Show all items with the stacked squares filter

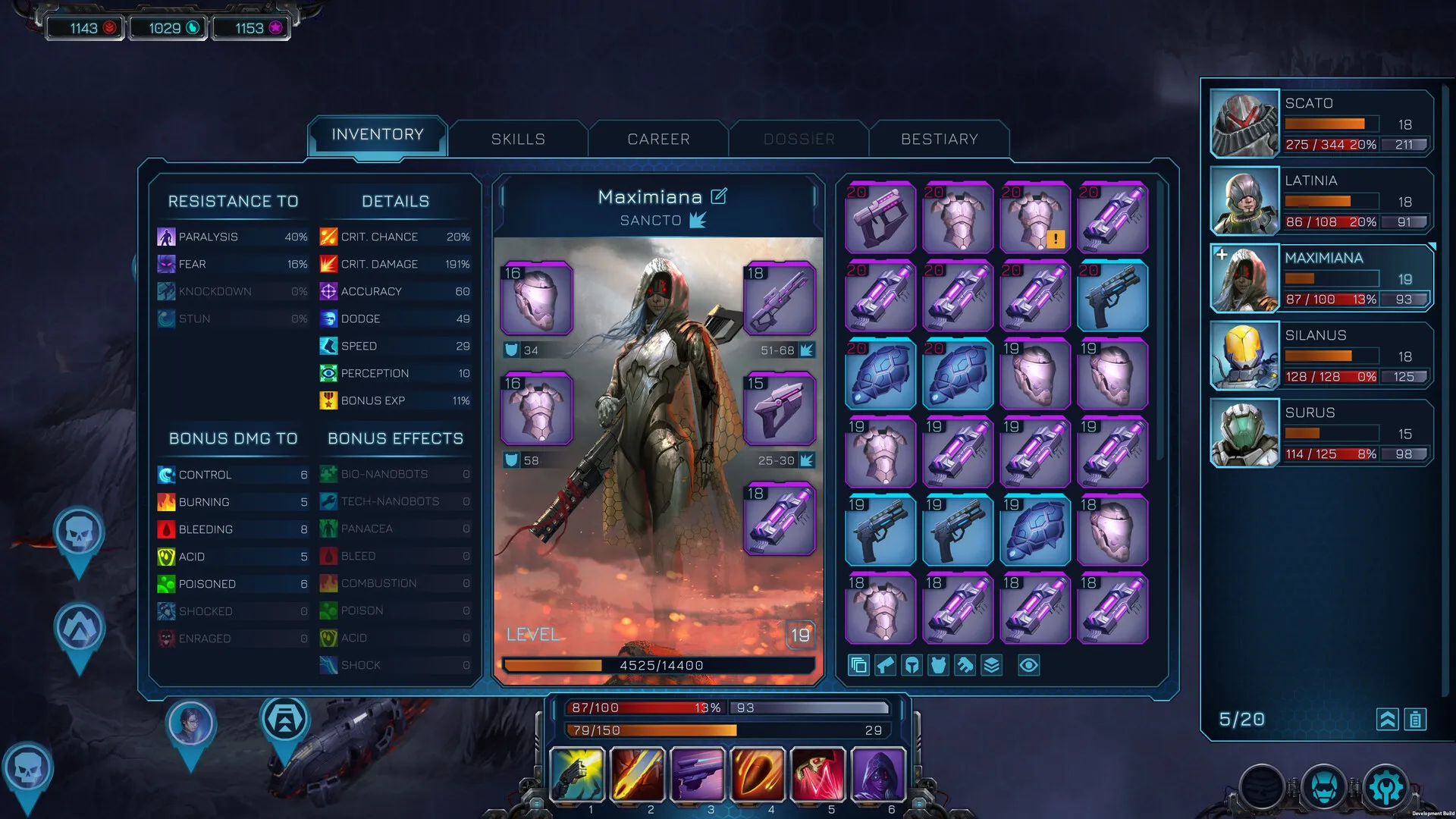click(x=858, y=666)
